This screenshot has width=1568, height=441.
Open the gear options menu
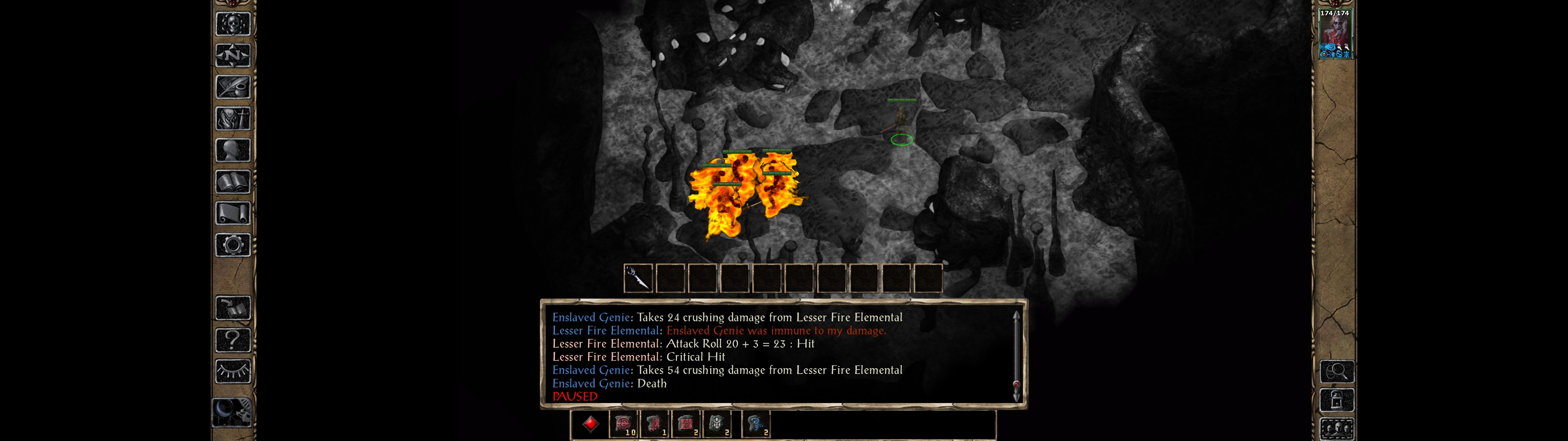[232, 245]
